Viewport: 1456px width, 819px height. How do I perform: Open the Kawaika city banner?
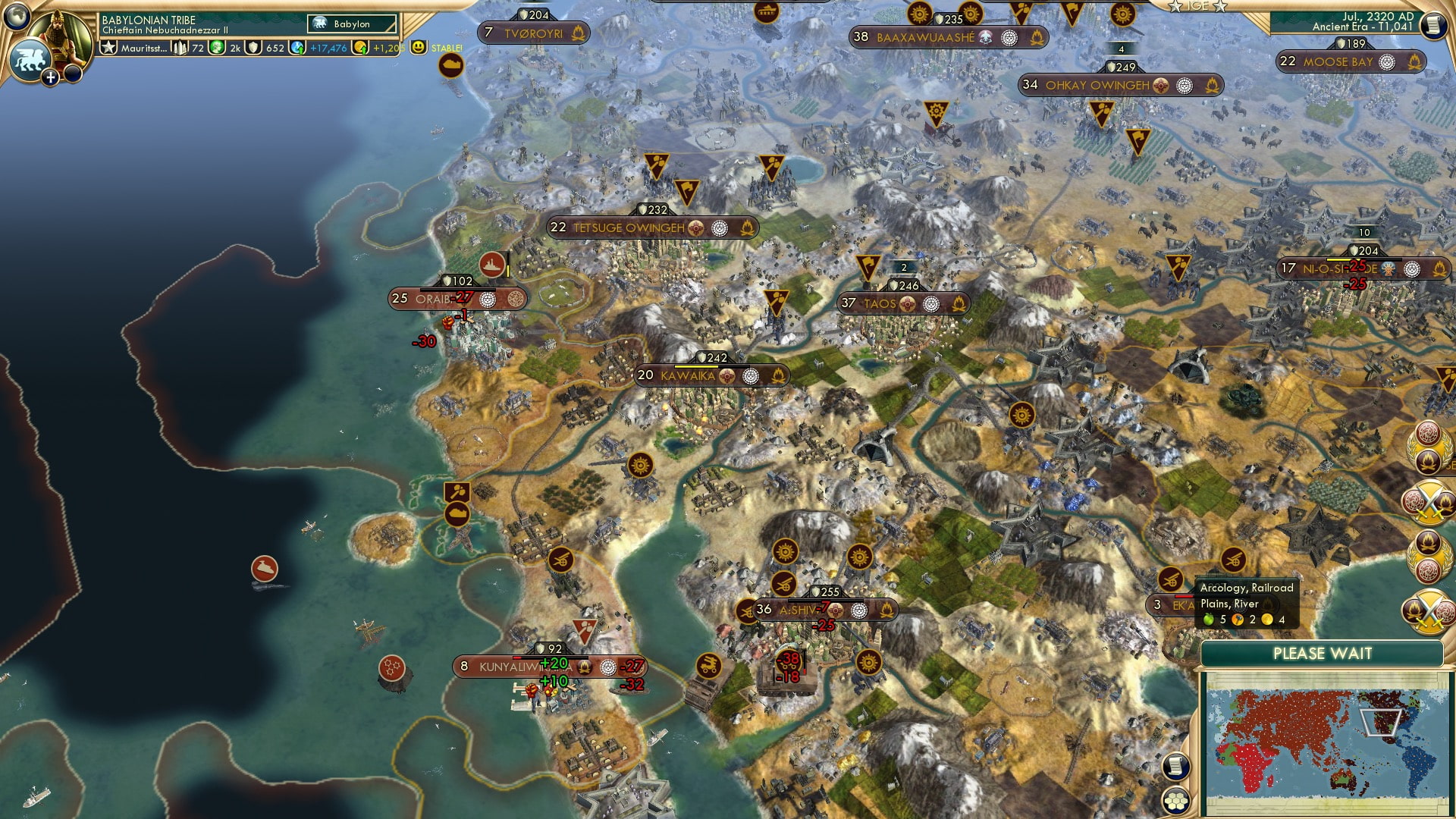coord(687,375)
